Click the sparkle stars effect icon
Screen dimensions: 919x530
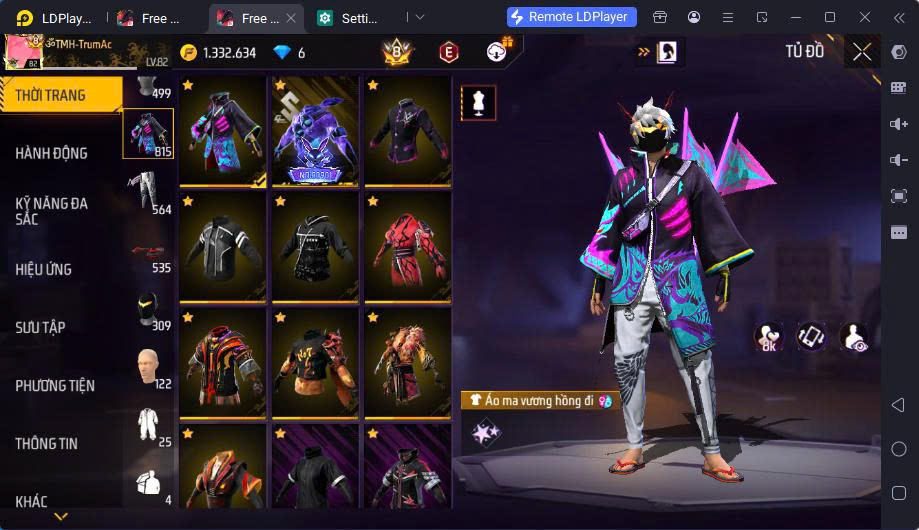point(486,432)
